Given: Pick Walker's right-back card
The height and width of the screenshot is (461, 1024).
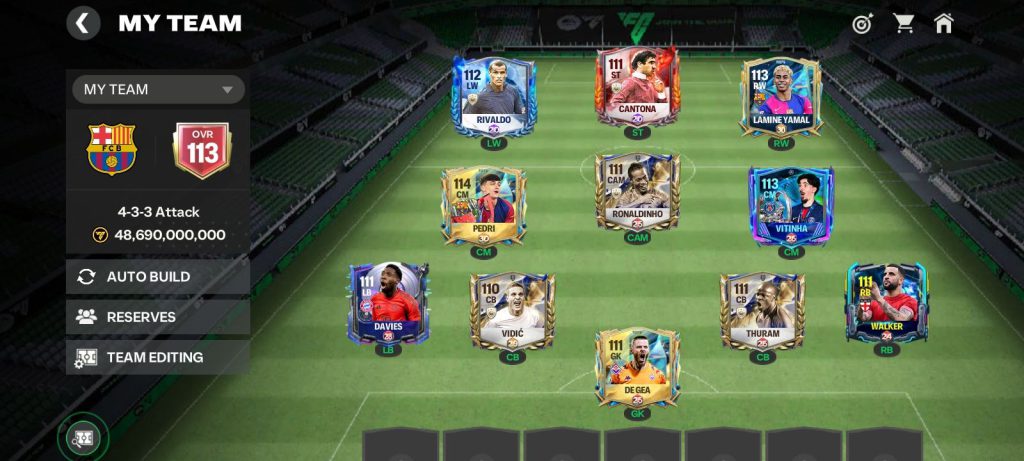Looking at the screenshot, I should click(x=886, y=302).
